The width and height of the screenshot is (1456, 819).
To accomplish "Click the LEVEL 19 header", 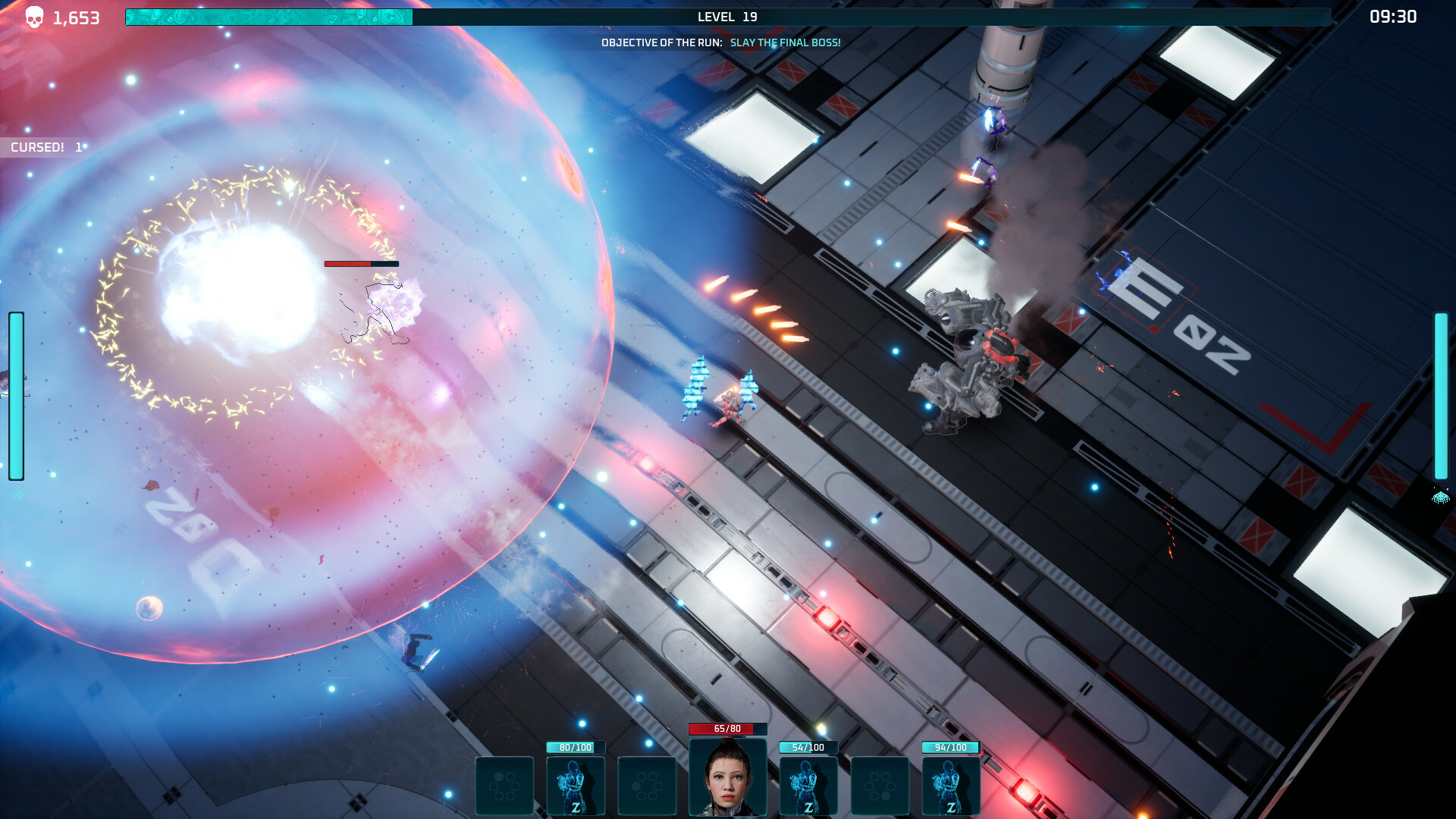I will tap(726, 16).
